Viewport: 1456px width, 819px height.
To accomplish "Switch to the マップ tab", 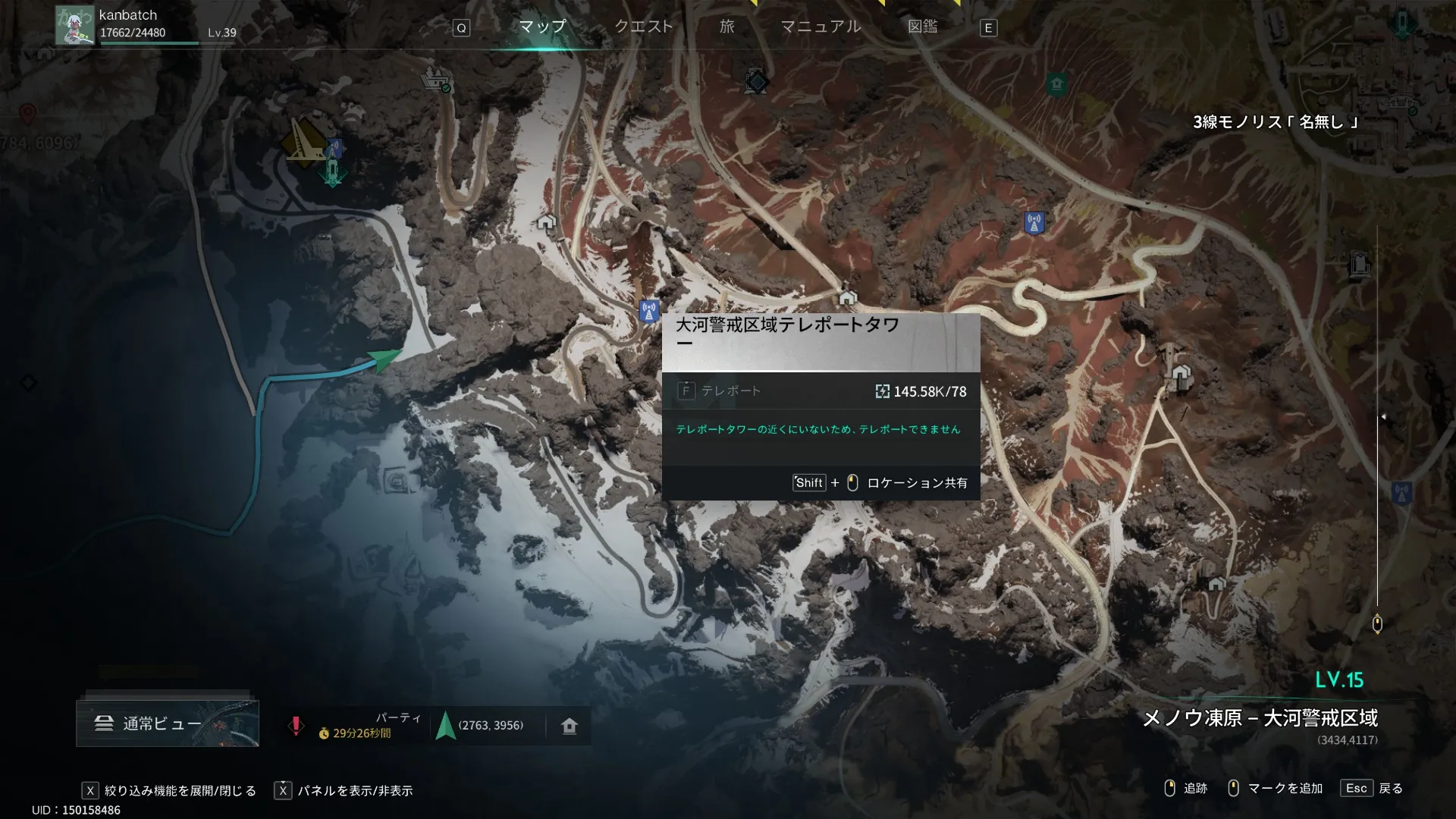I will [x=542, y=27].
